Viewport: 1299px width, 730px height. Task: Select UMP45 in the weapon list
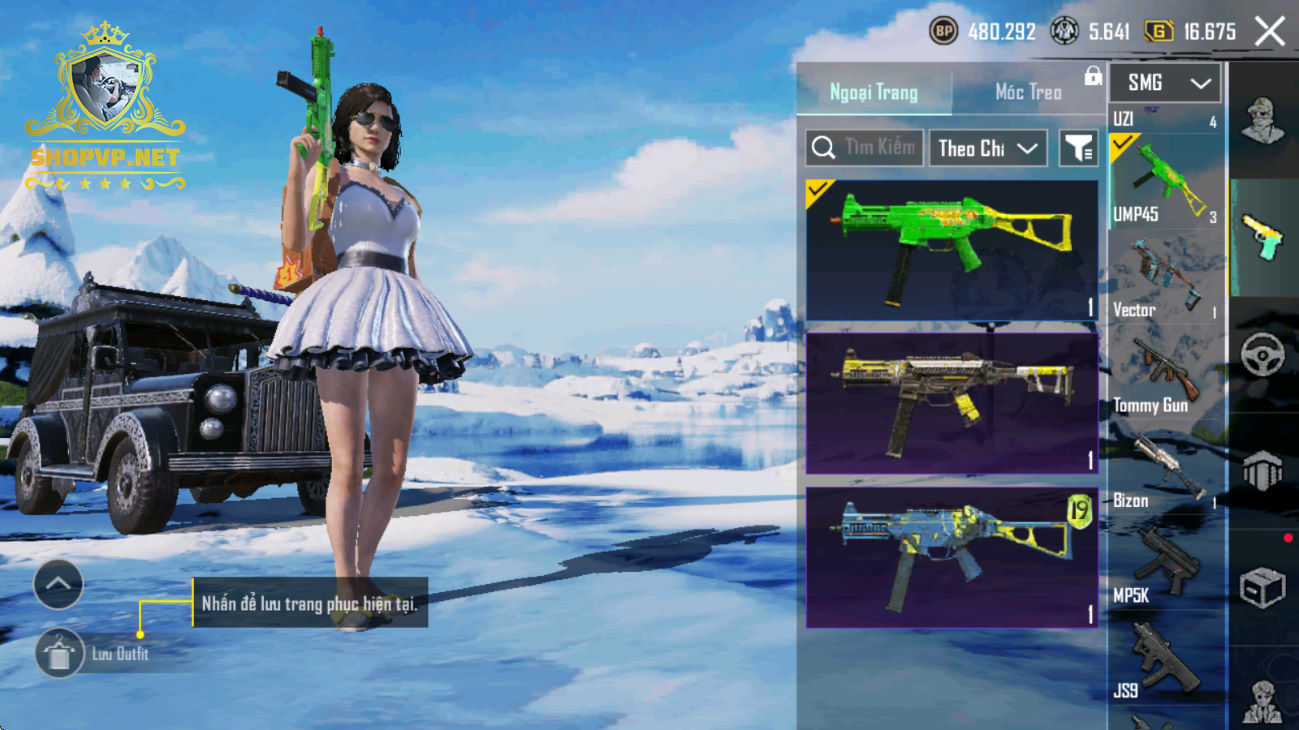click(x=1166, y=183)
